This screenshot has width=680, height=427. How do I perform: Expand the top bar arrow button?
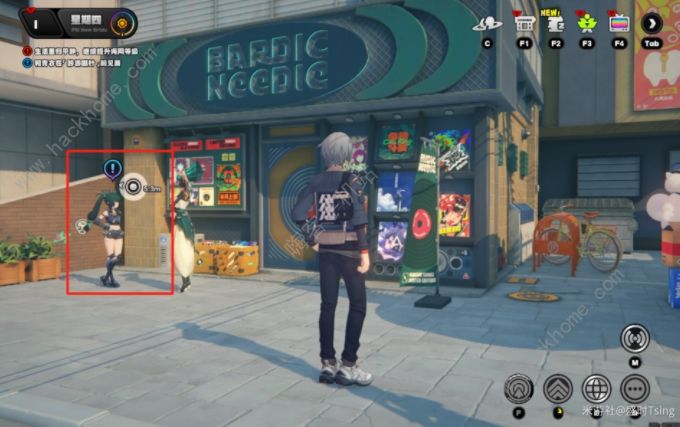tap(653, 22)
